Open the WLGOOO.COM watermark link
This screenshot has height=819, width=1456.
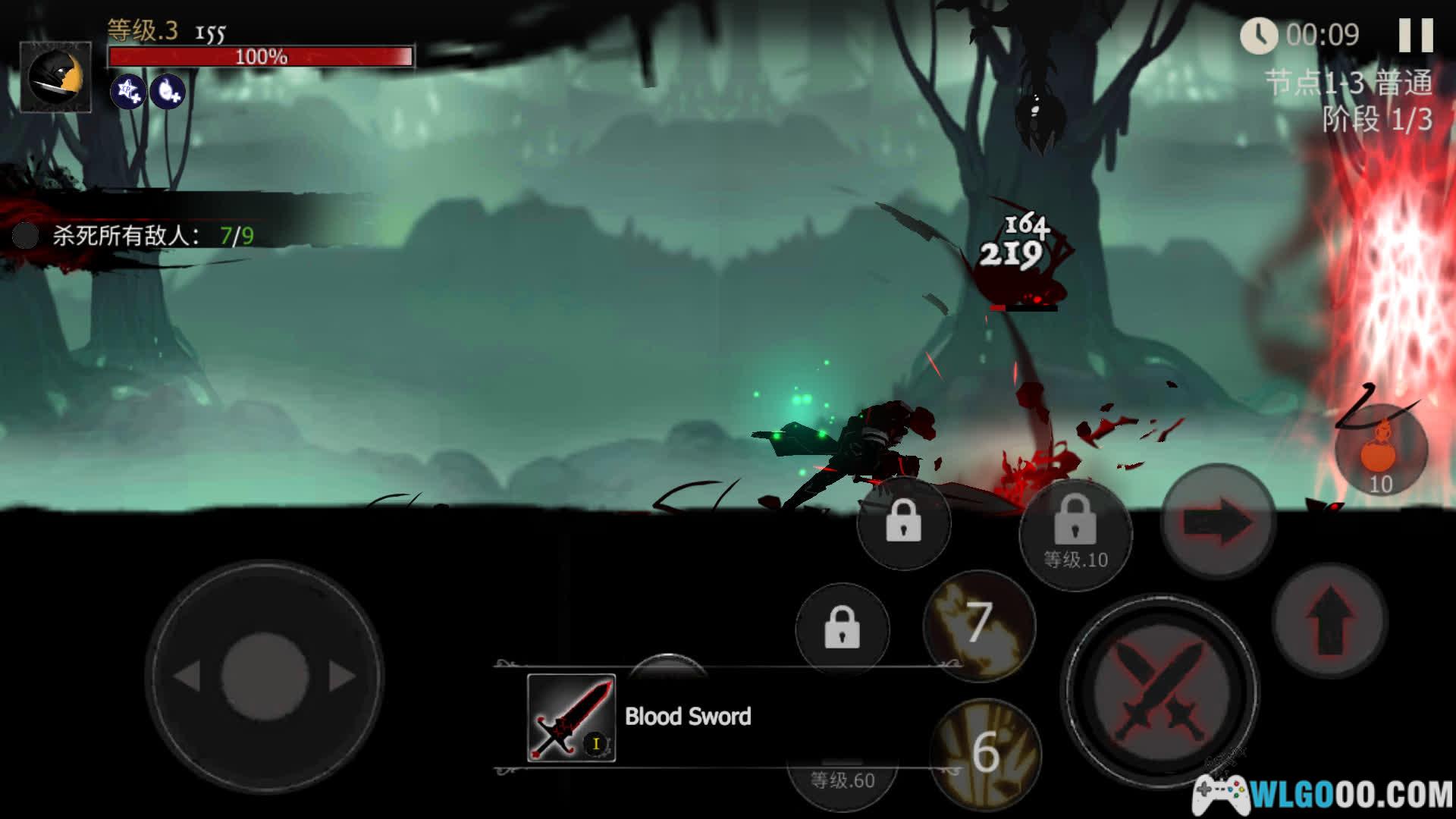(x=1323, y=794)
